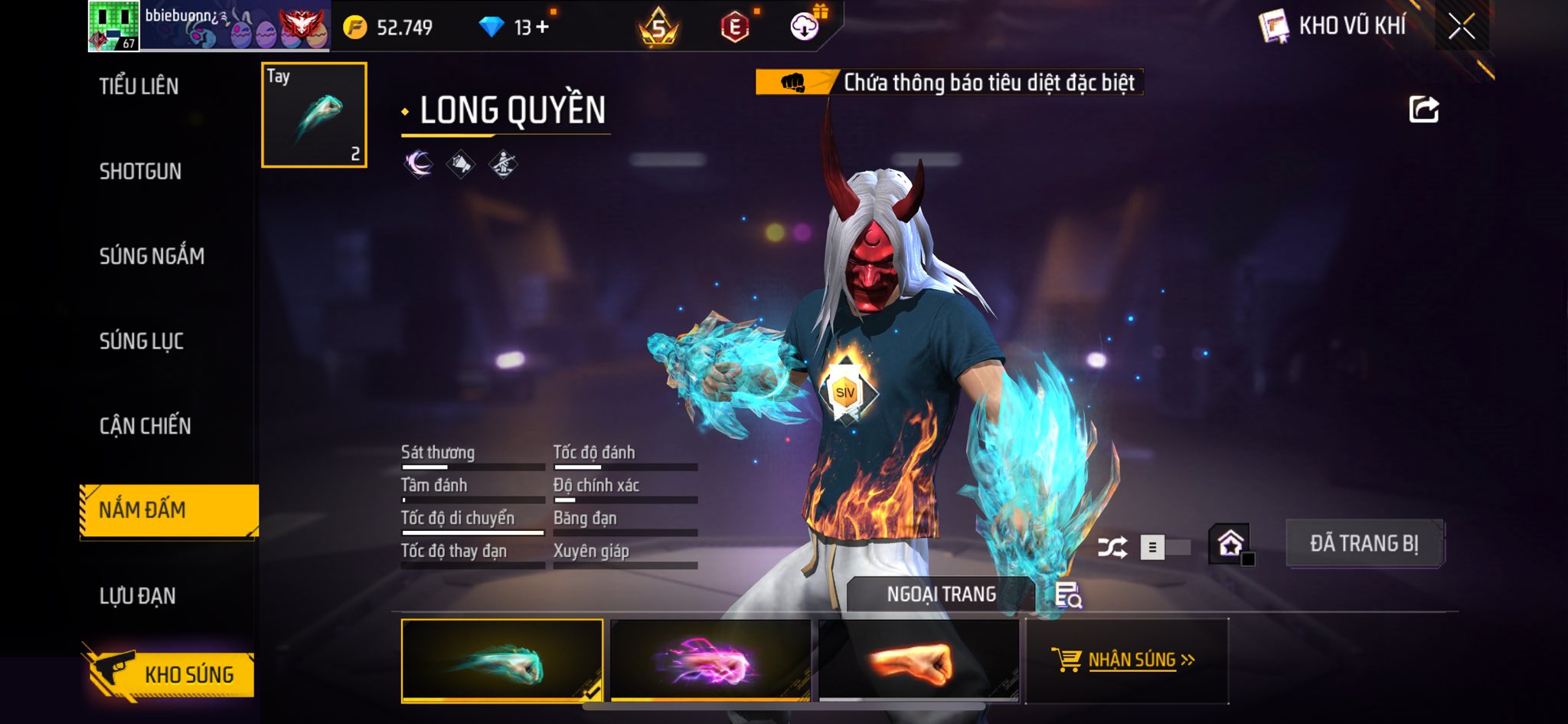Follow the Nhận Súng link

1132,660
